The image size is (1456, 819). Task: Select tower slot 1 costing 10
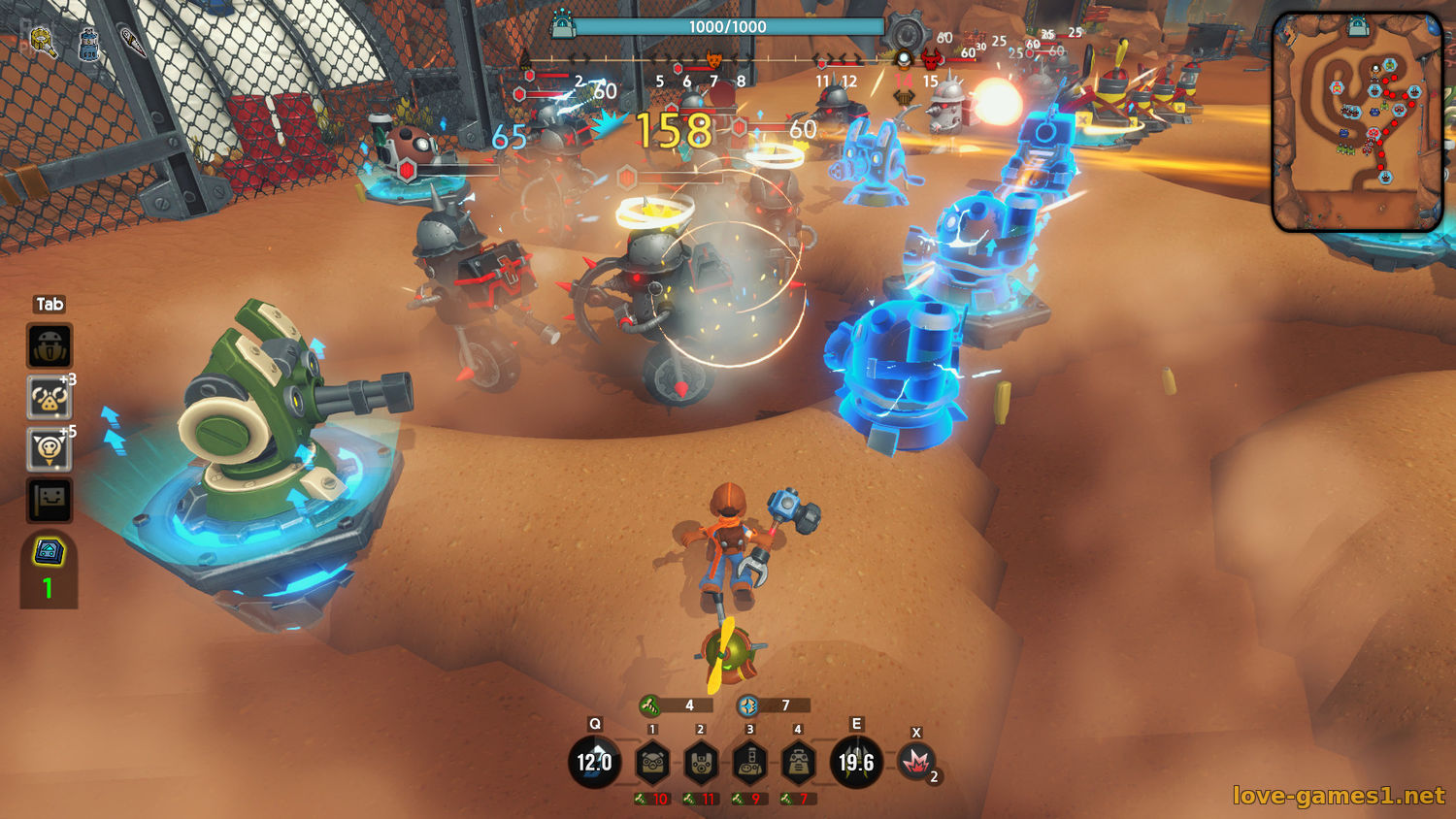tap(652, 764)
